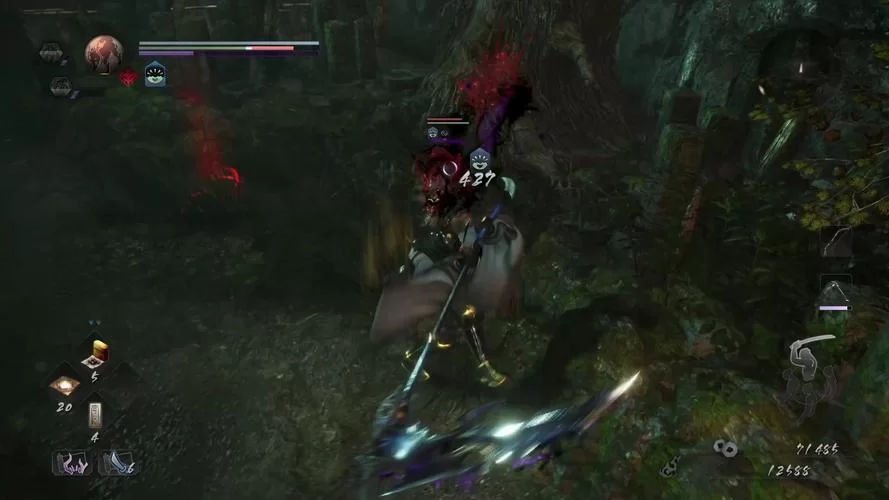889x500 pixels.
Task: Use the glowing item with 20 count
Action: point(66,386)
